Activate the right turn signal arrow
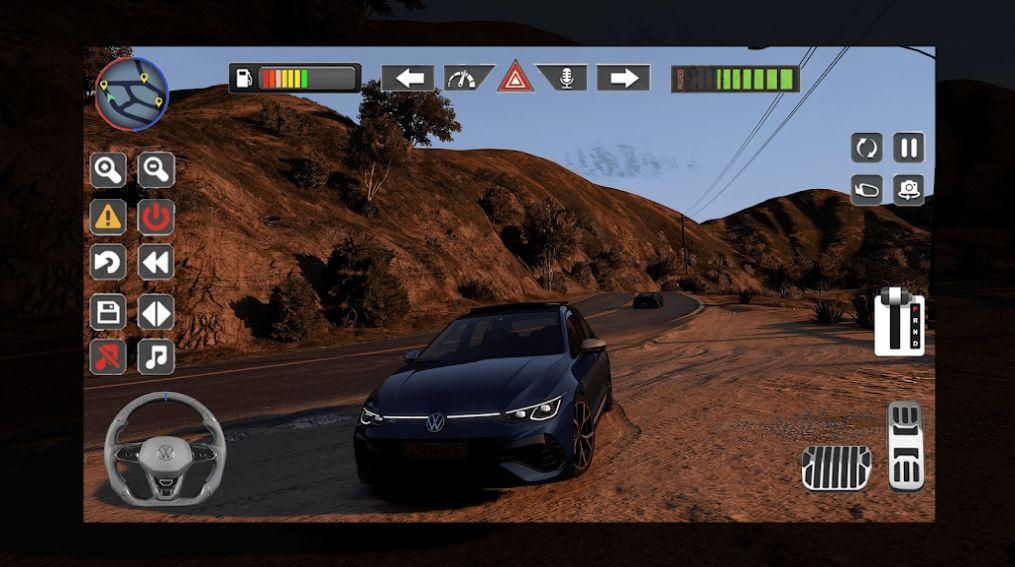Image resolution: width=1015 pixels, height=567 pixels. (x=624, y=78)
